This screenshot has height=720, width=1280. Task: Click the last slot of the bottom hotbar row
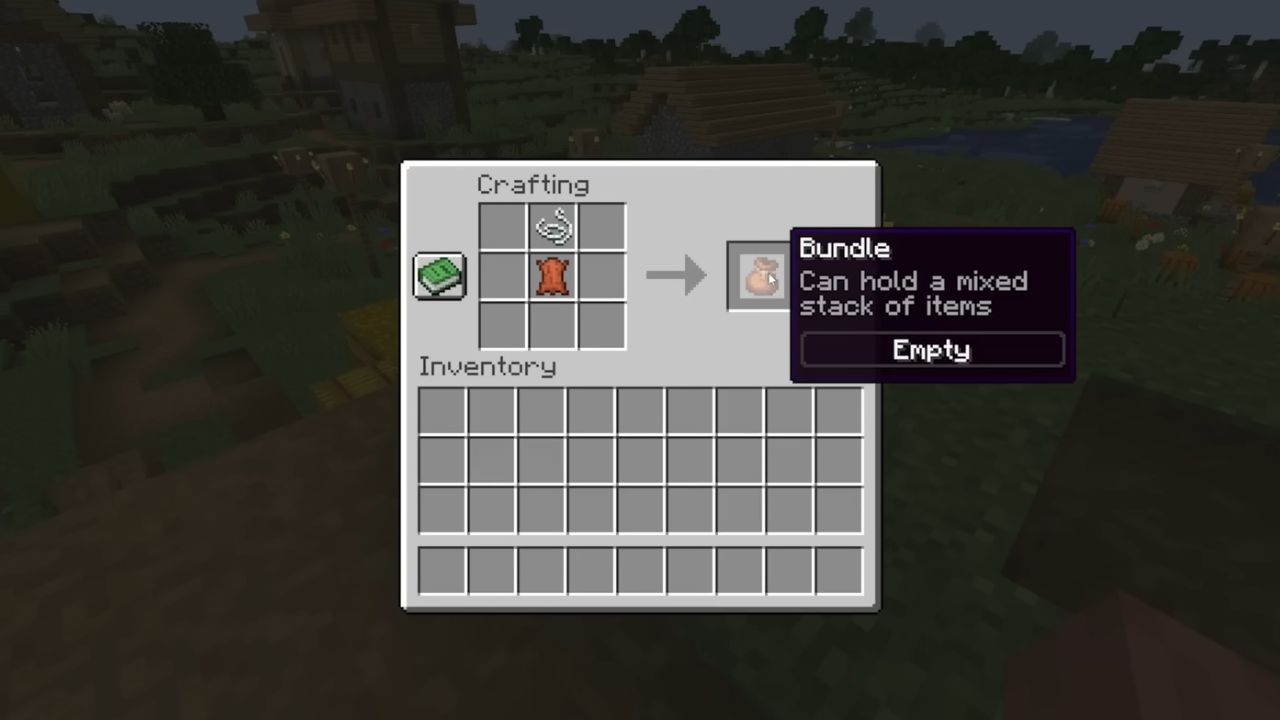840,570
